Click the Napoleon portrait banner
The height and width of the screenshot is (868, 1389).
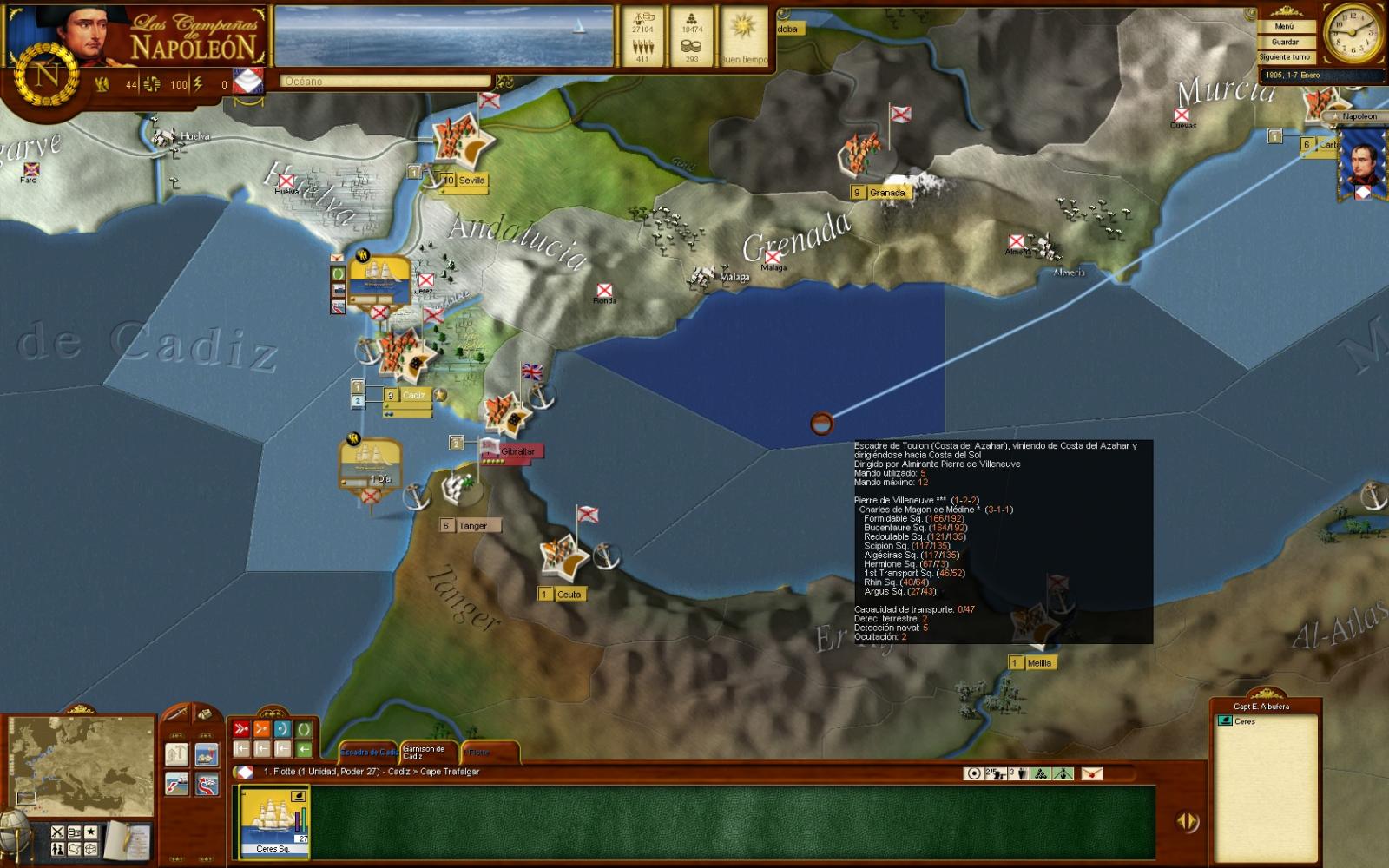pyautogui.click(x=1359, y=165)
